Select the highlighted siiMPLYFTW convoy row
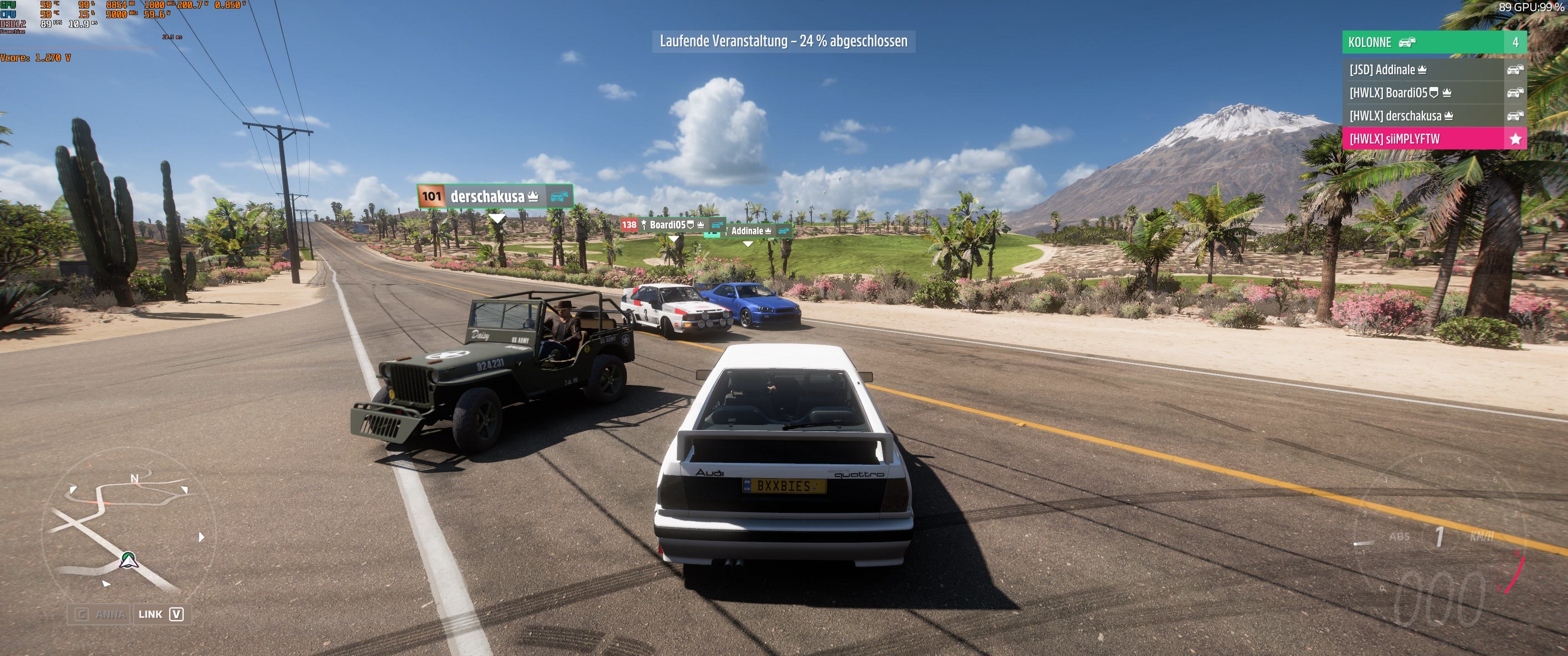The width and height of the screenshot is (1568, 656). pos(1433,139)
